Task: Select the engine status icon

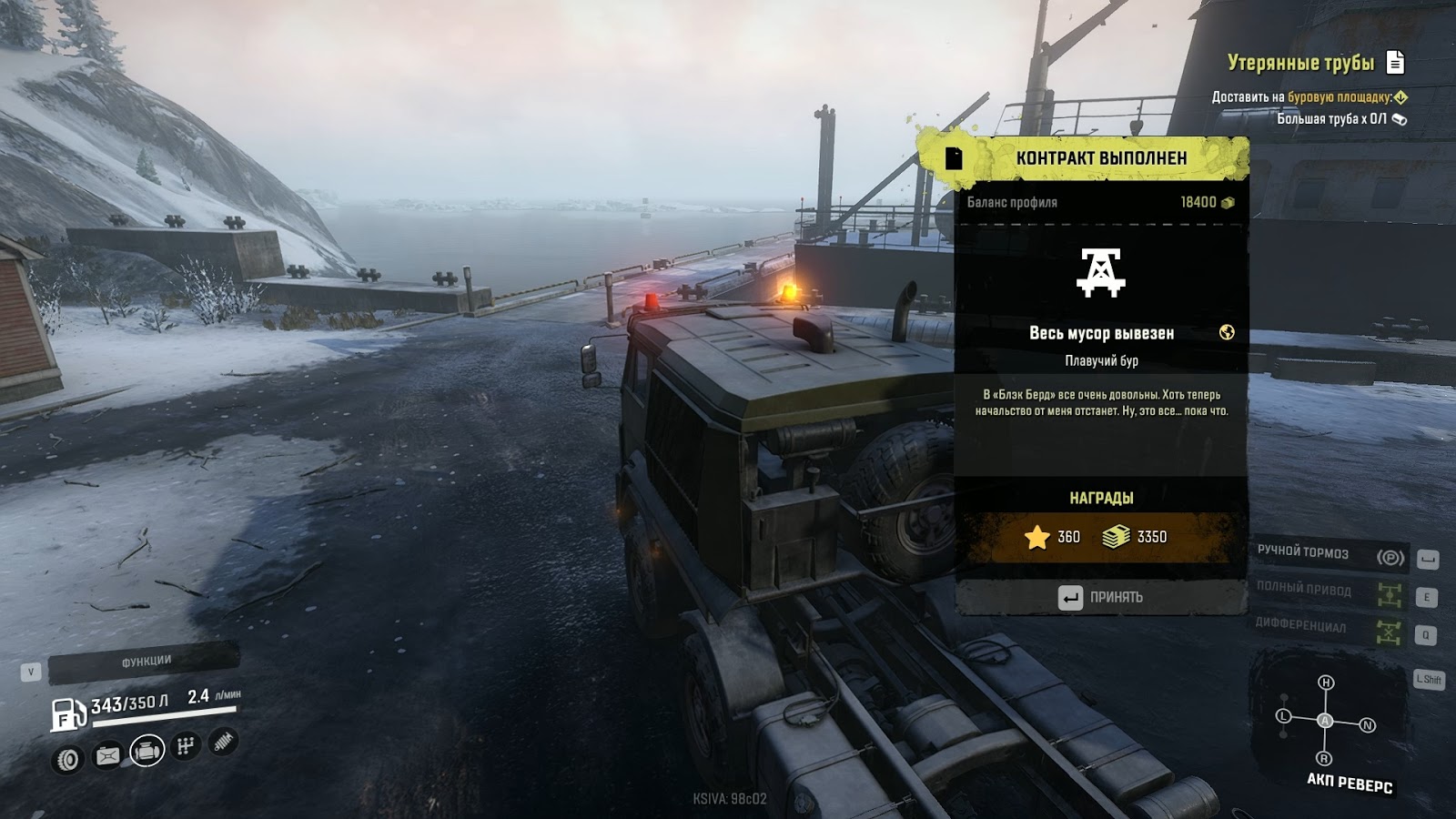Action: [147, 752]
